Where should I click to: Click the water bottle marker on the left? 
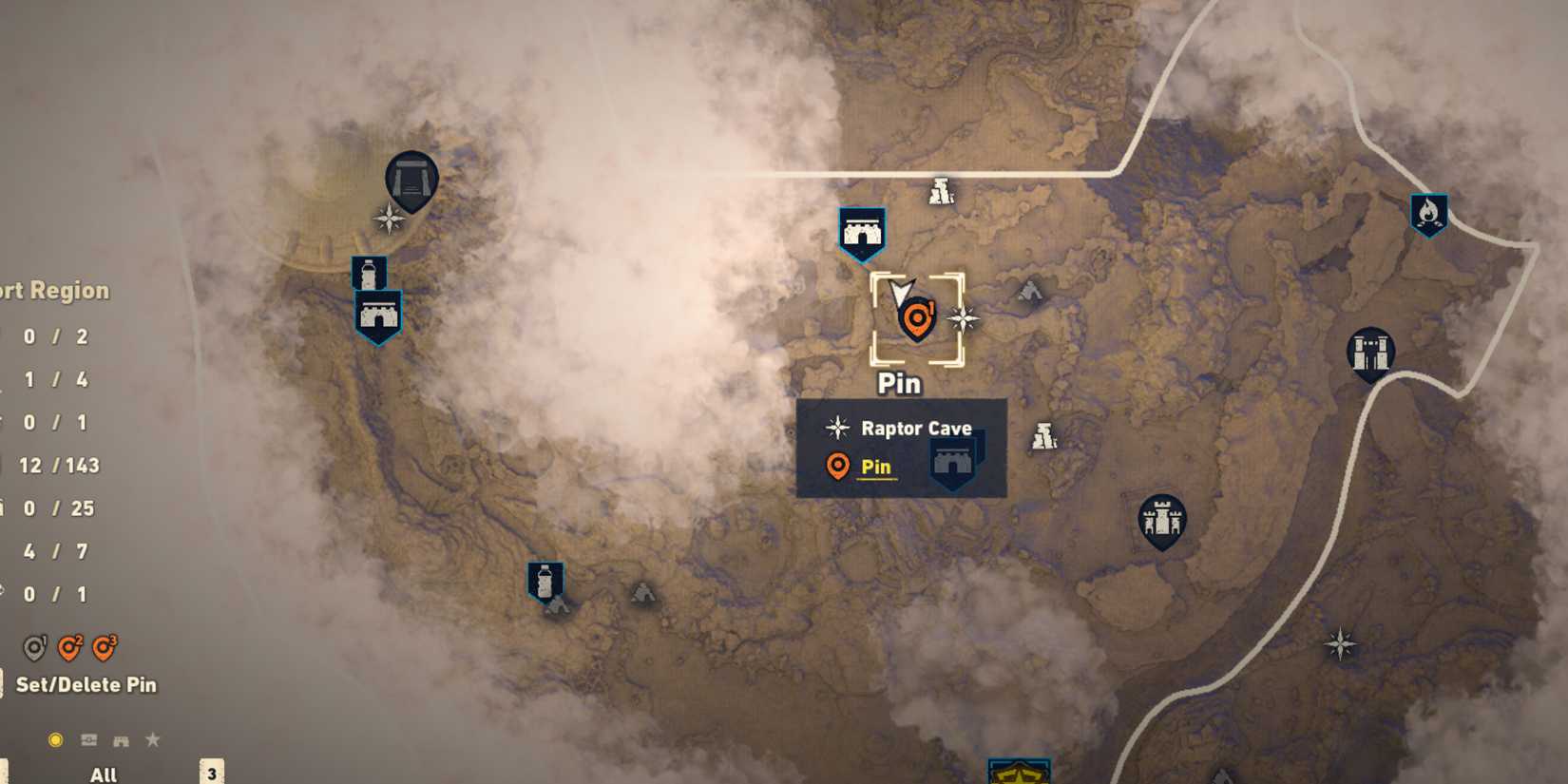tap(371, 271)
